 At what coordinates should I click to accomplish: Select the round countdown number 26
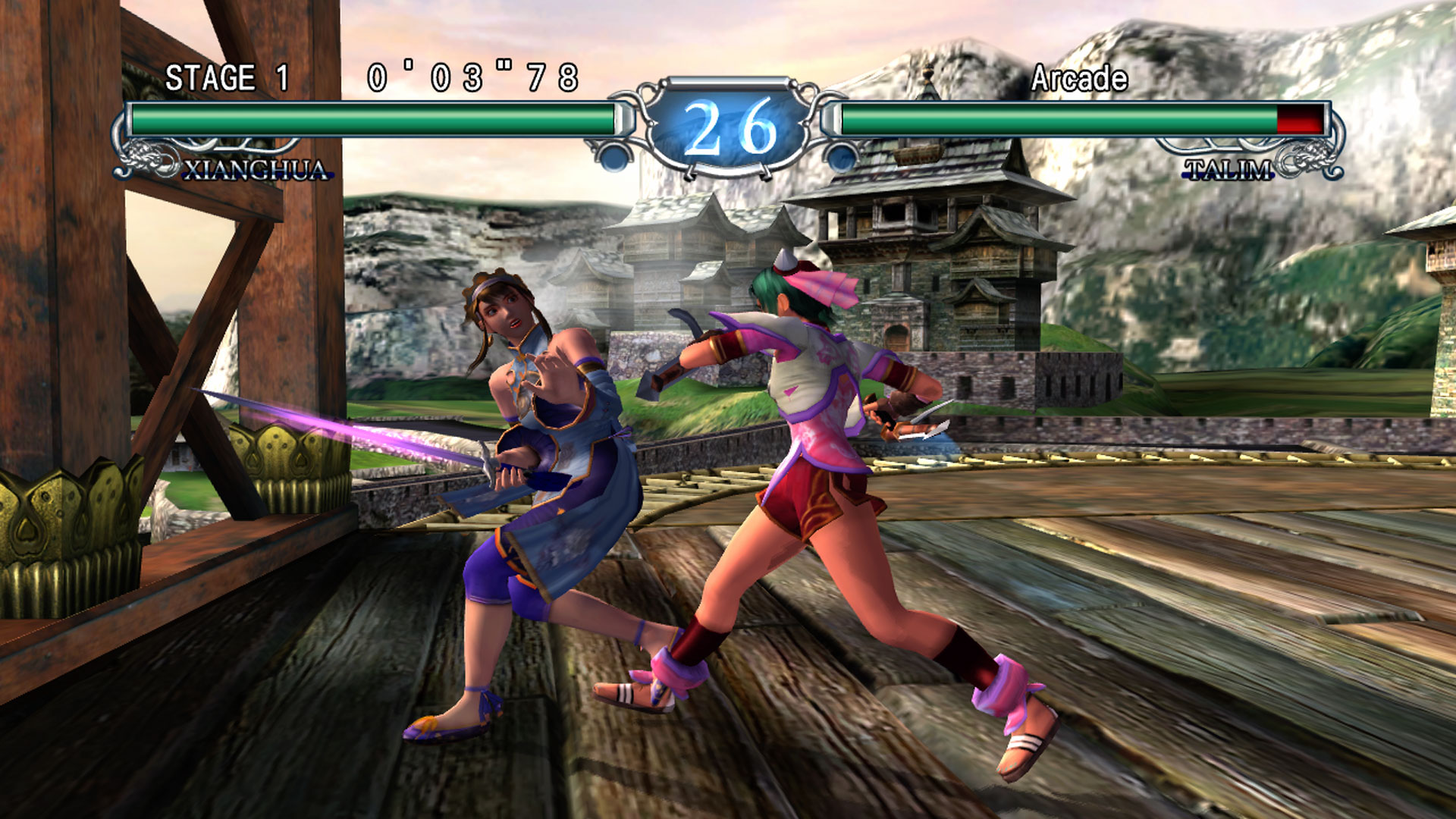click(726, 133)
